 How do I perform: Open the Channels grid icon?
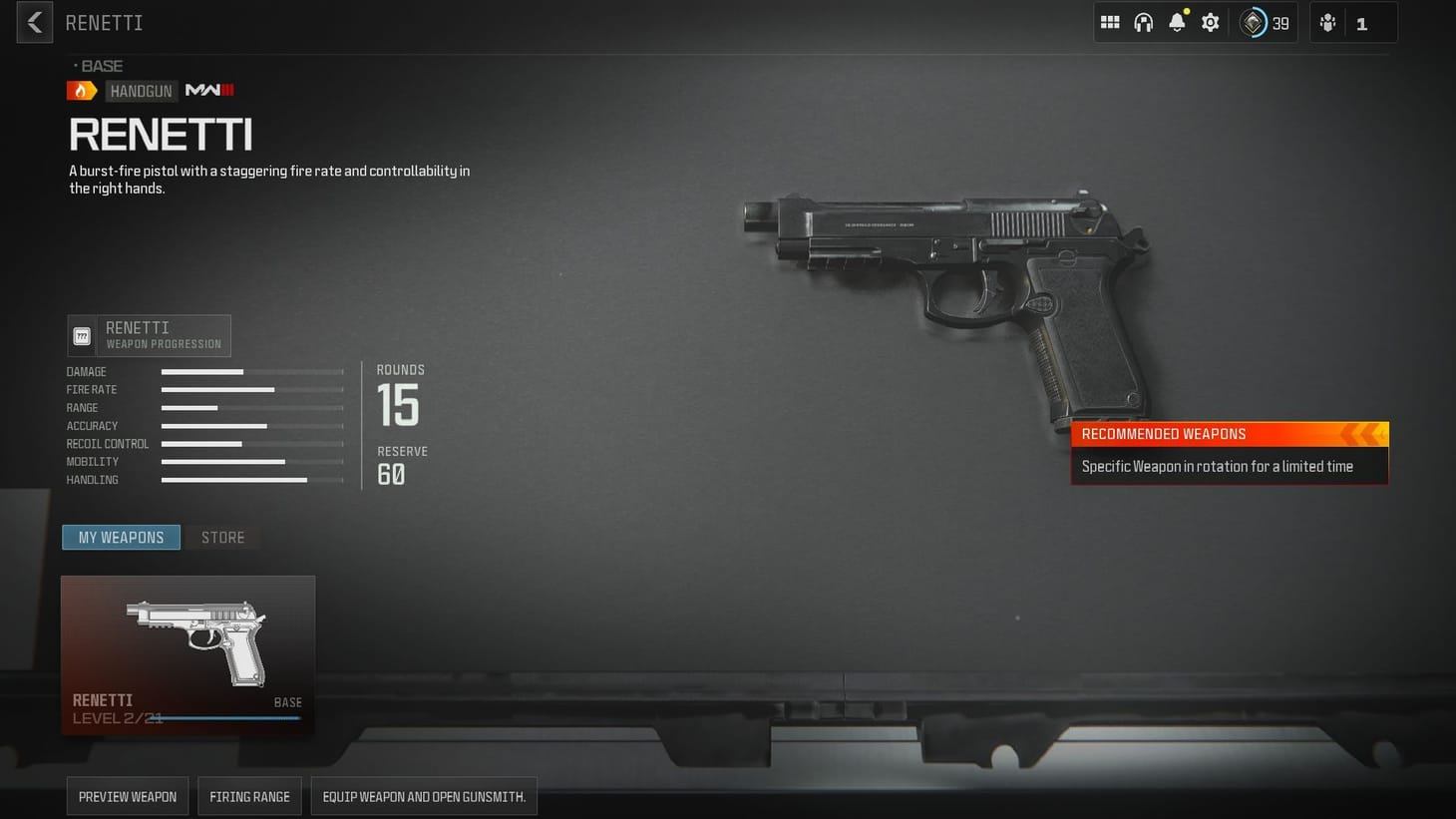(x=1109, y=22)
